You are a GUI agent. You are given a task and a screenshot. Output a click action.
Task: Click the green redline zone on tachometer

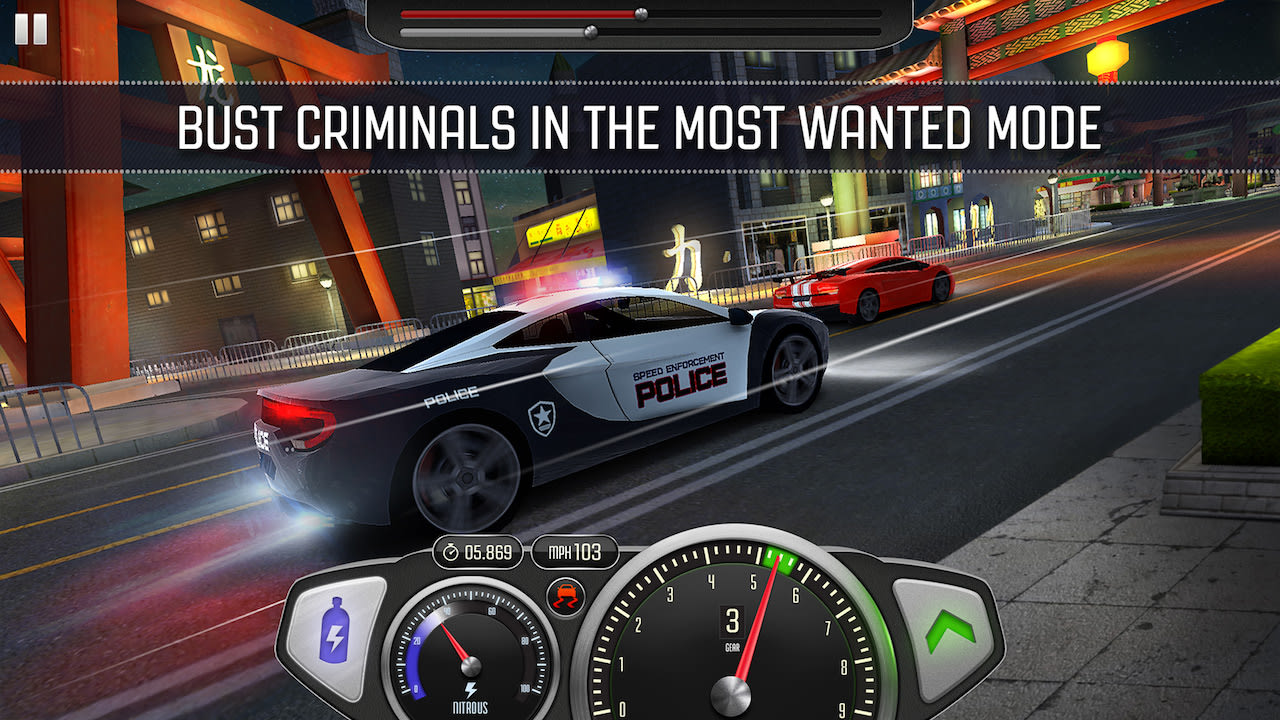click(x=780, y=560)
